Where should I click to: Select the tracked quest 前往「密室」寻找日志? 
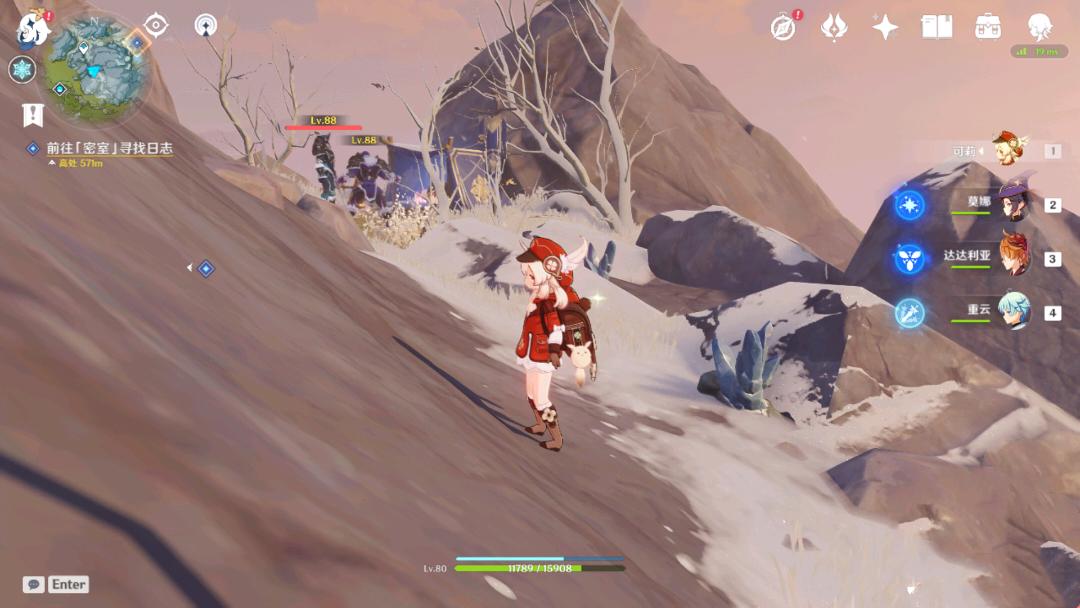[x=109, y=148]
